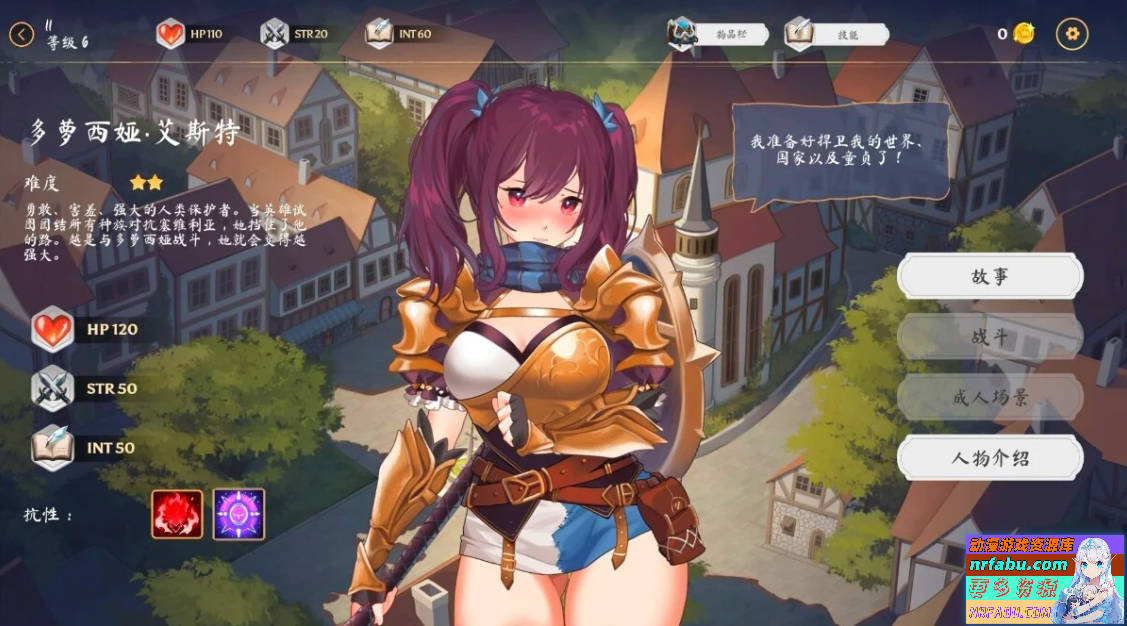
Task: Open the 成人场景 menu option
Action: (x=989, y=398)
